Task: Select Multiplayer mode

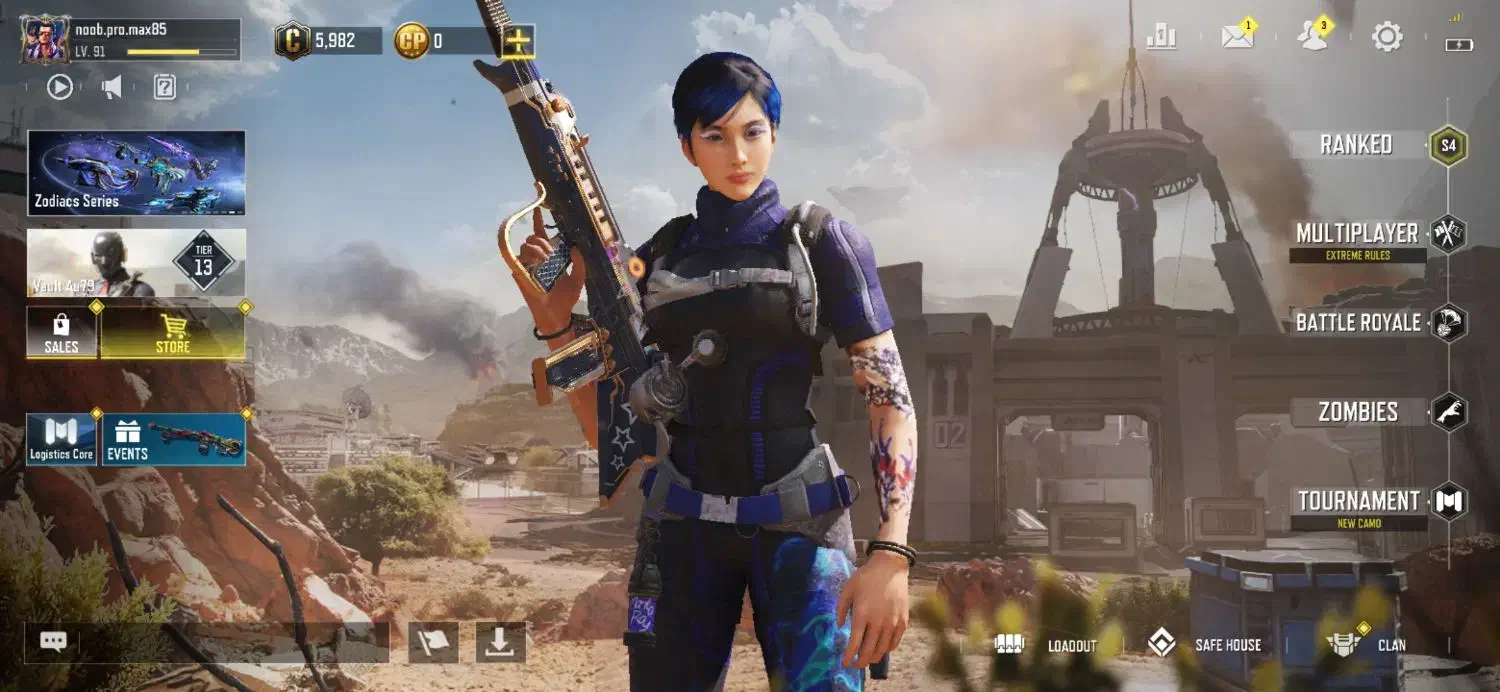Action: [x=1356, y=234]
